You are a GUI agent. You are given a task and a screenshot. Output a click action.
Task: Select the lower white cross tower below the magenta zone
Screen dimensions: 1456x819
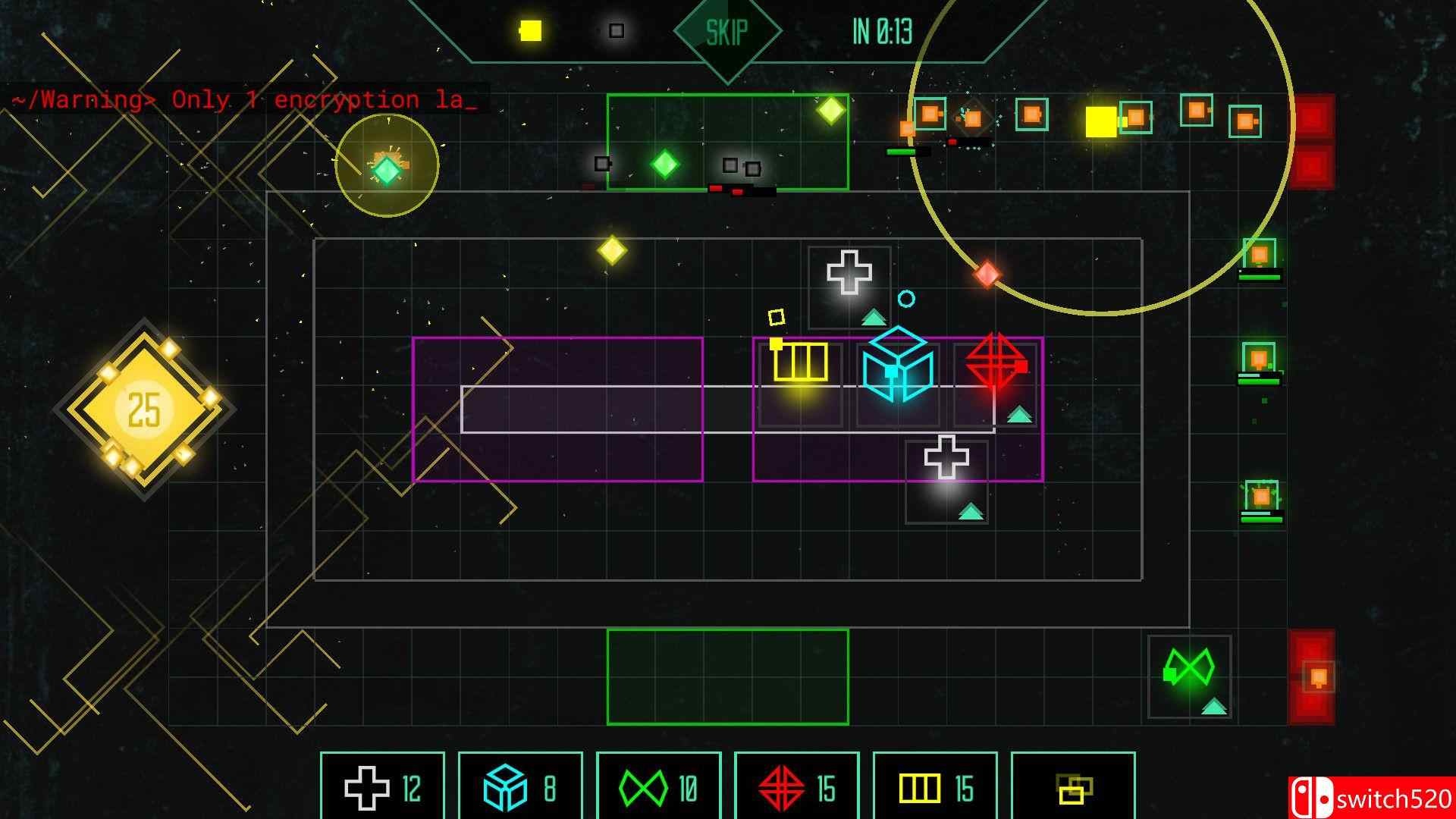click(x=946, y=458)
